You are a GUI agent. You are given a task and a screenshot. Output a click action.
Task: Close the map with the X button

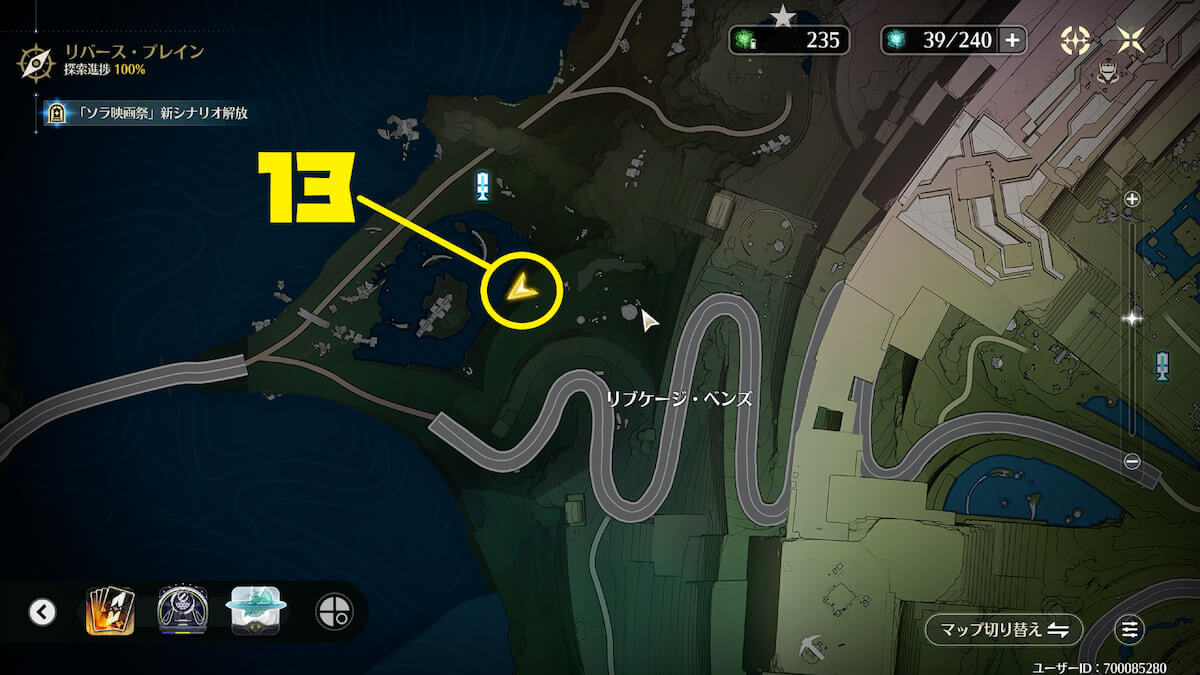[x=1131, y=40]
